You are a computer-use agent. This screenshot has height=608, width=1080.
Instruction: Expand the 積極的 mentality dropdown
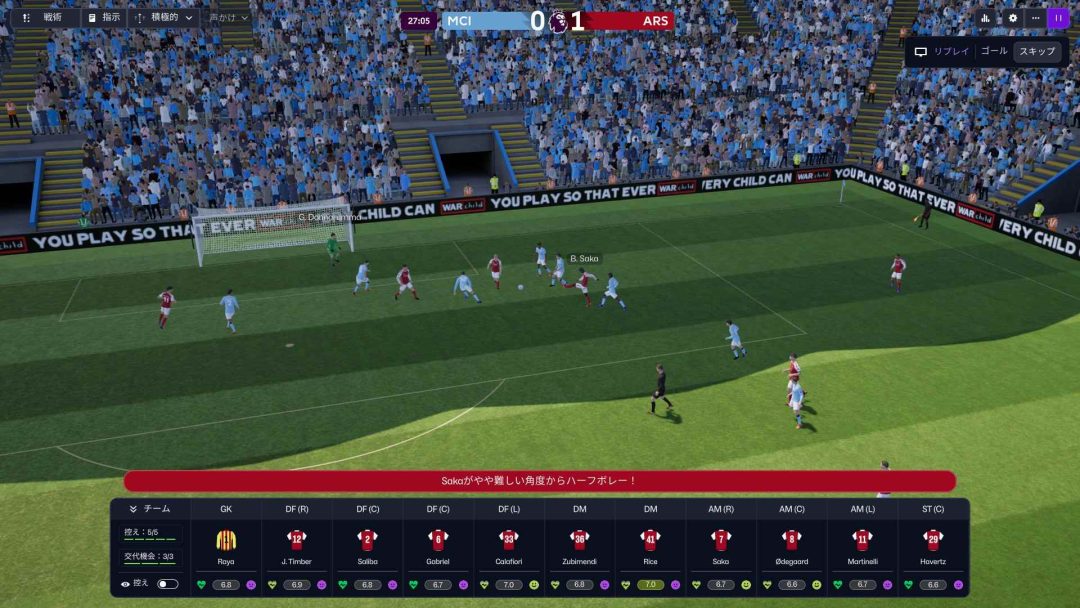point(163,18)
